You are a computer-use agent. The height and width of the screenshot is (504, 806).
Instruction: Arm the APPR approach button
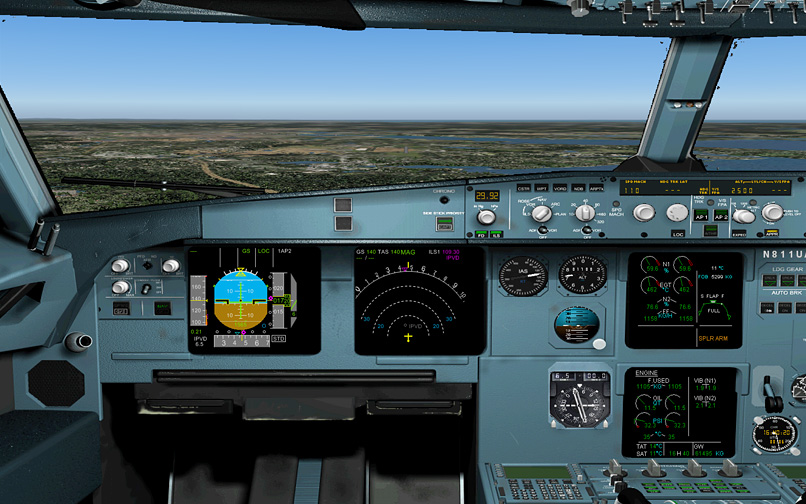(771, 233)
